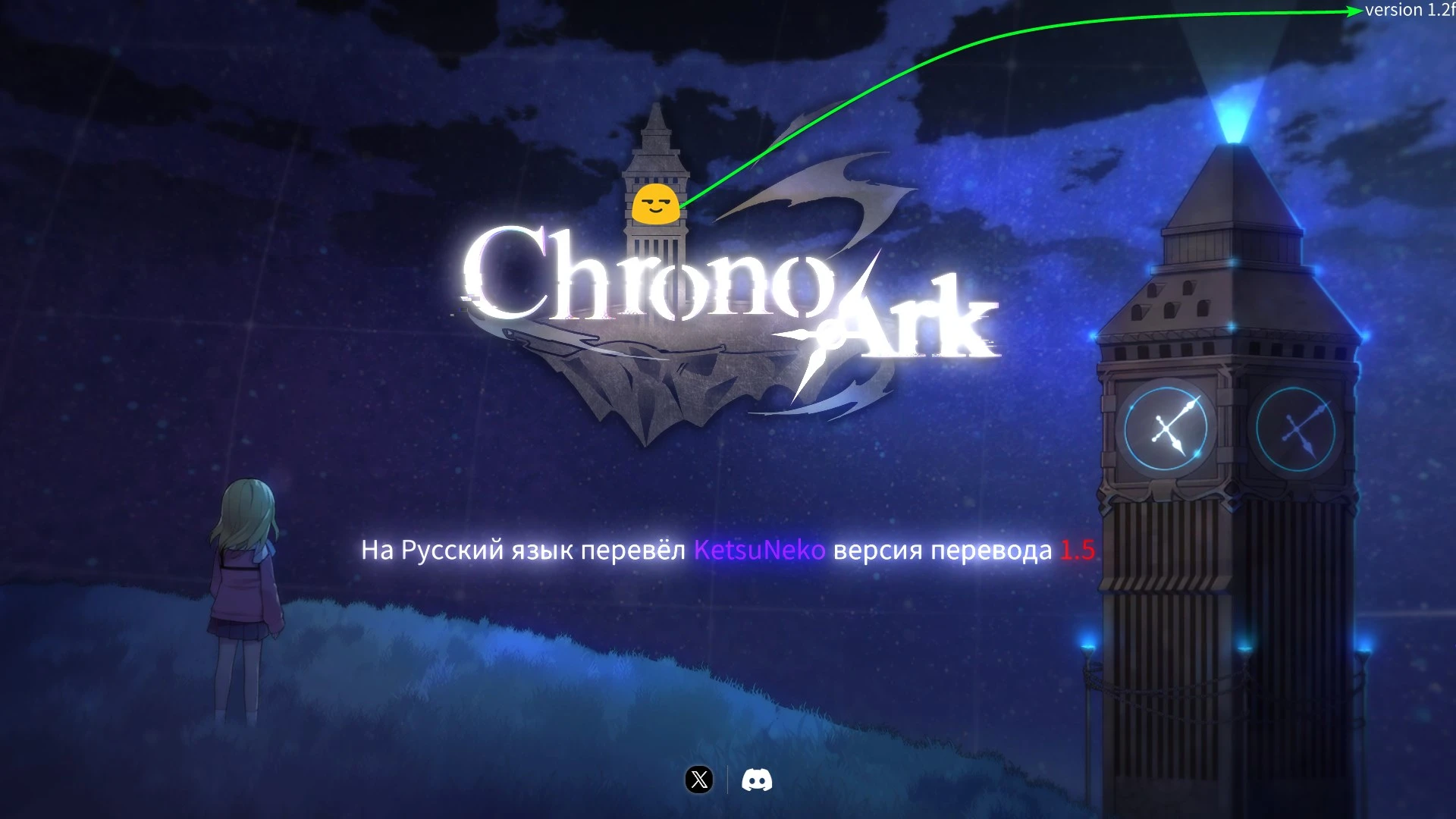1456x819 pixels.
Task: Open the X (Twitter) social icon
Action: click(x=698, y=777)
